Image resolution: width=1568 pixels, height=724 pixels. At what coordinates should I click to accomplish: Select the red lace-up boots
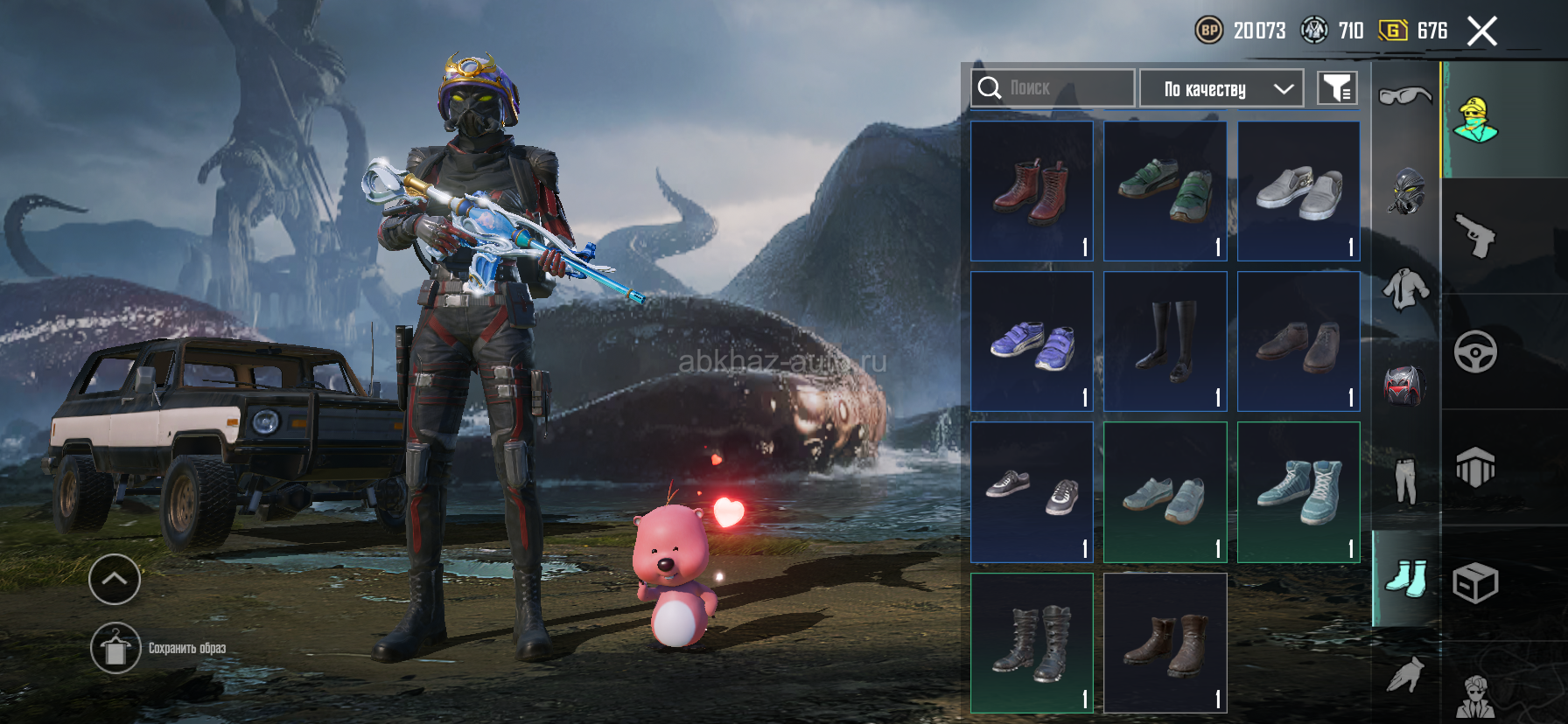pos(1032,191)
